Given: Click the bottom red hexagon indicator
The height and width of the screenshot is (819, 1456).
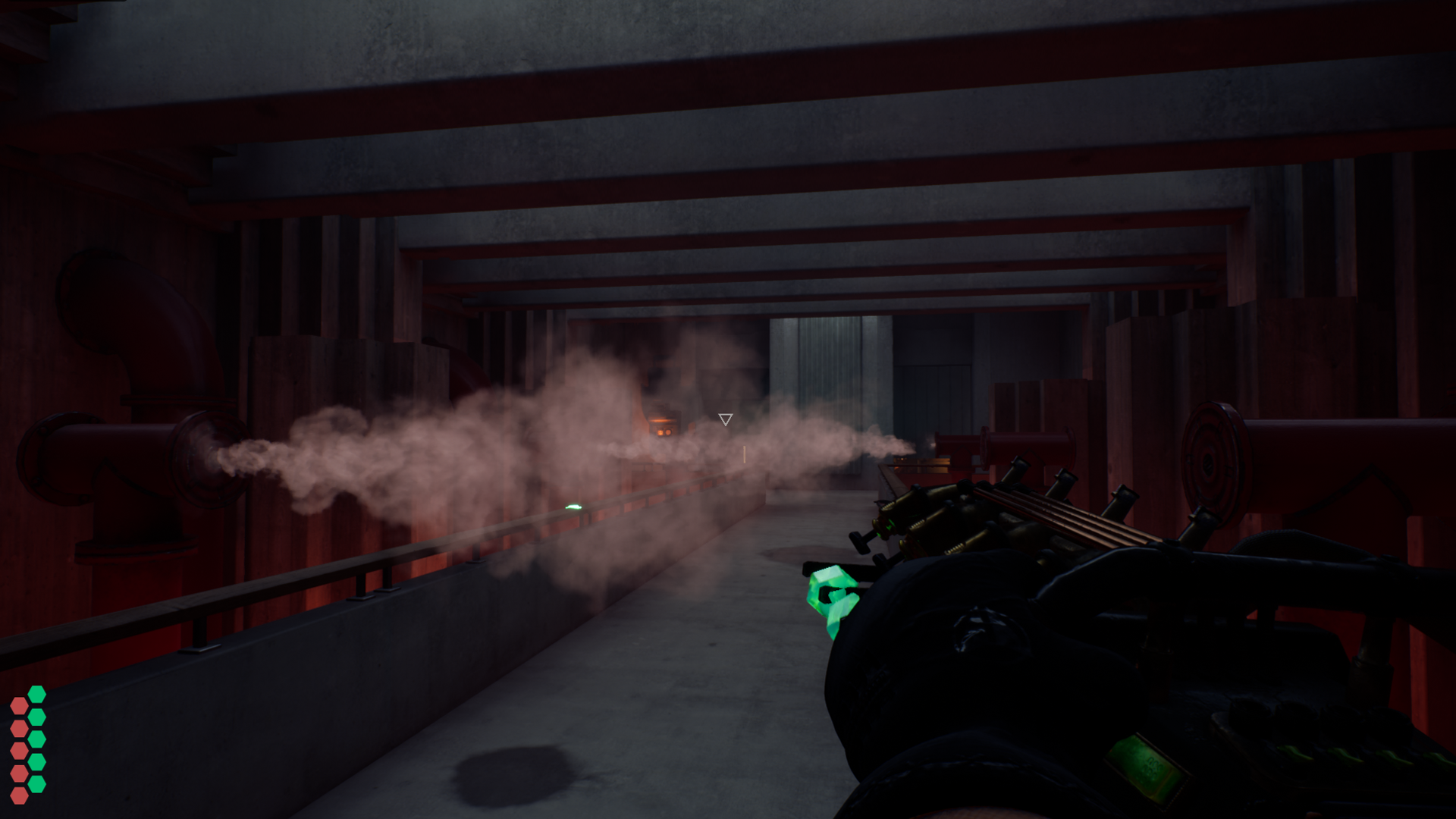Looking at the screenshot, I should 20,795.
